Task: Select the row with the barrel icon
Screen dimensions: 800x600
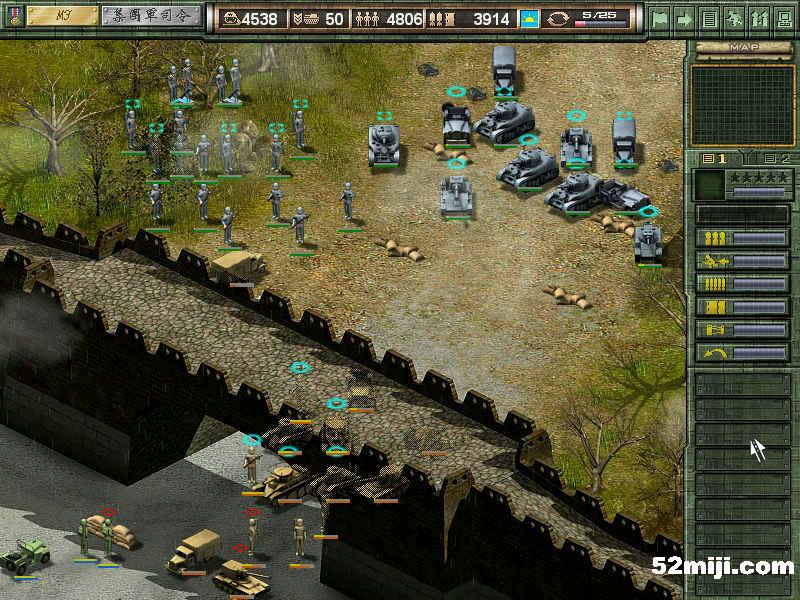Action: [742, 307]
